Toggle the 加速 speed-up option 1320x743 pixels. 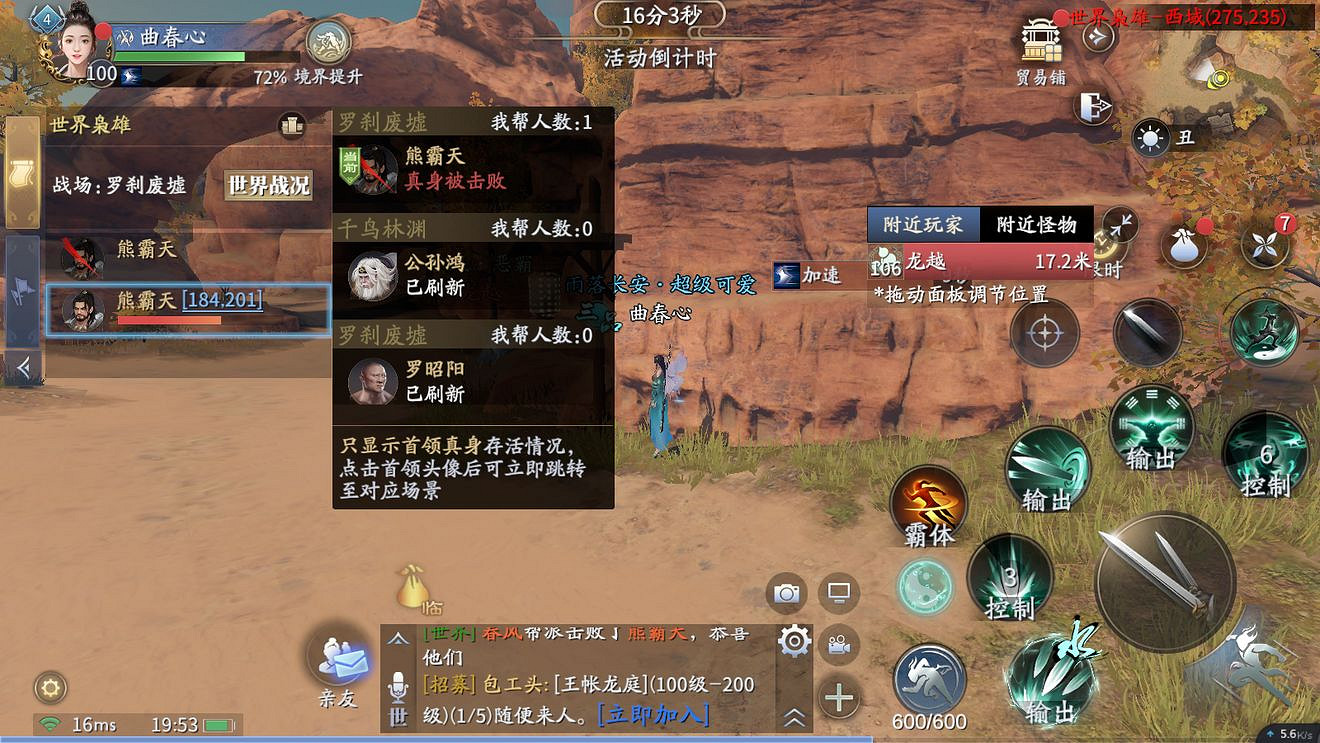pyautogui.click(x=820, y=275)
